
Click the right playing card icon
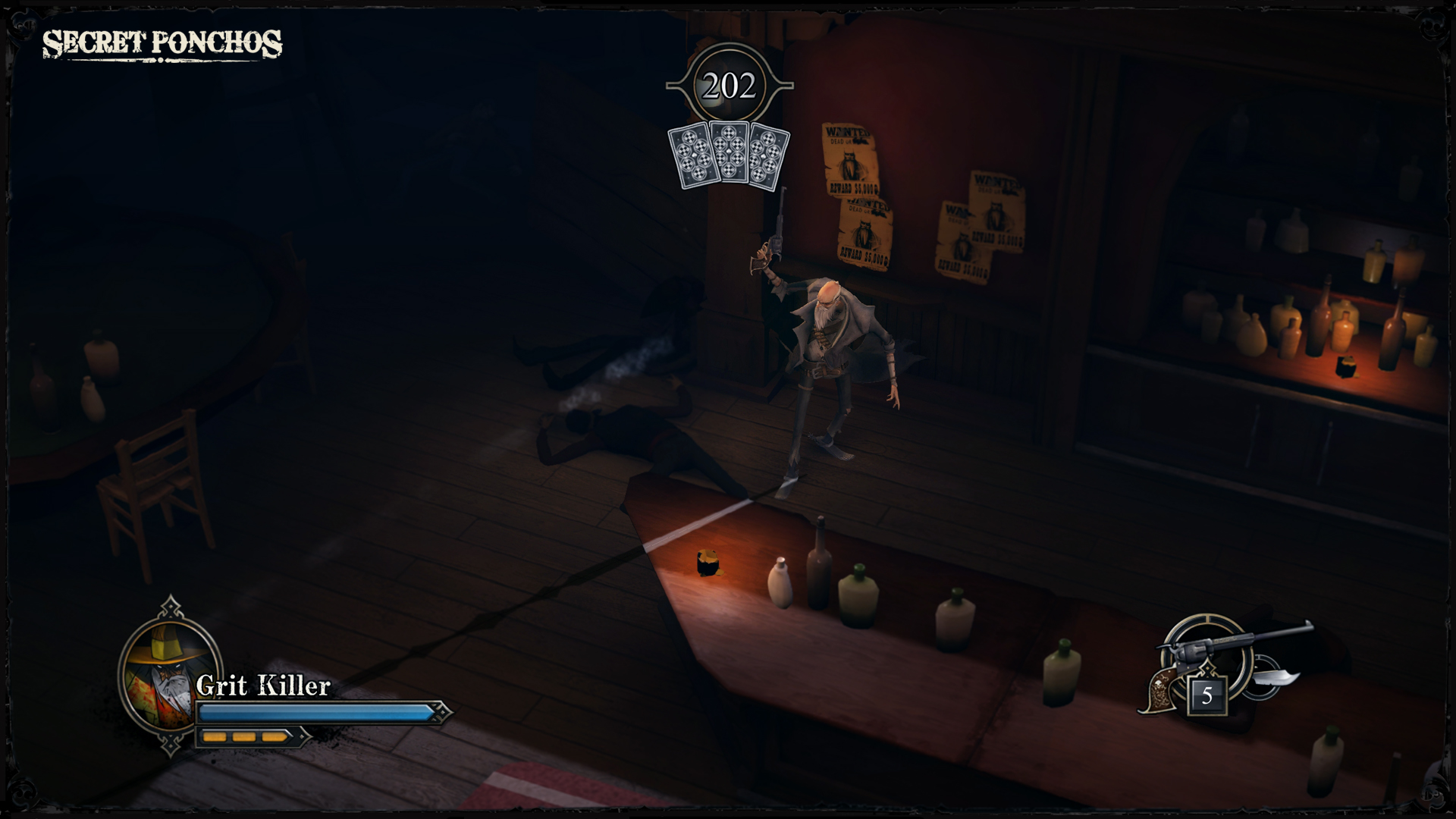(766, 155)
